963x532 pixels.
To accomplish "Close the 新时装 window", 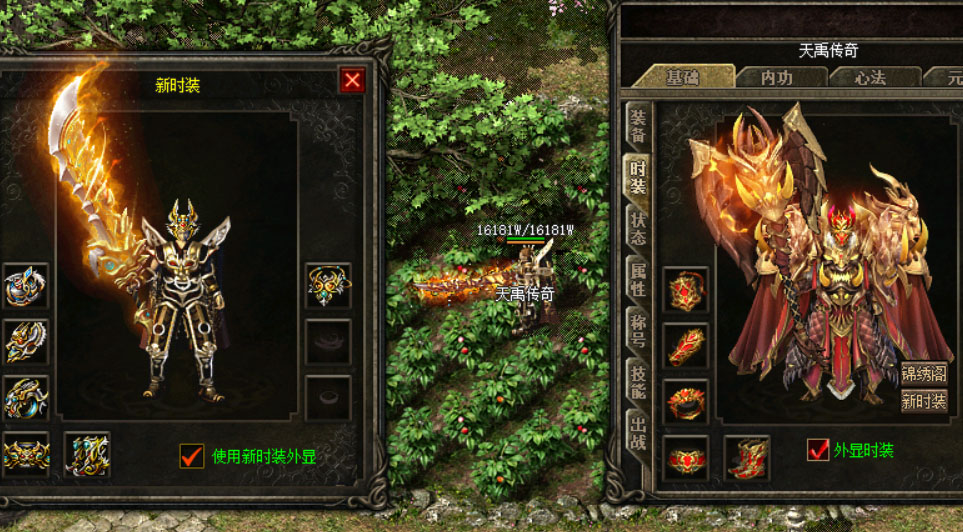I will pos(352,81).
